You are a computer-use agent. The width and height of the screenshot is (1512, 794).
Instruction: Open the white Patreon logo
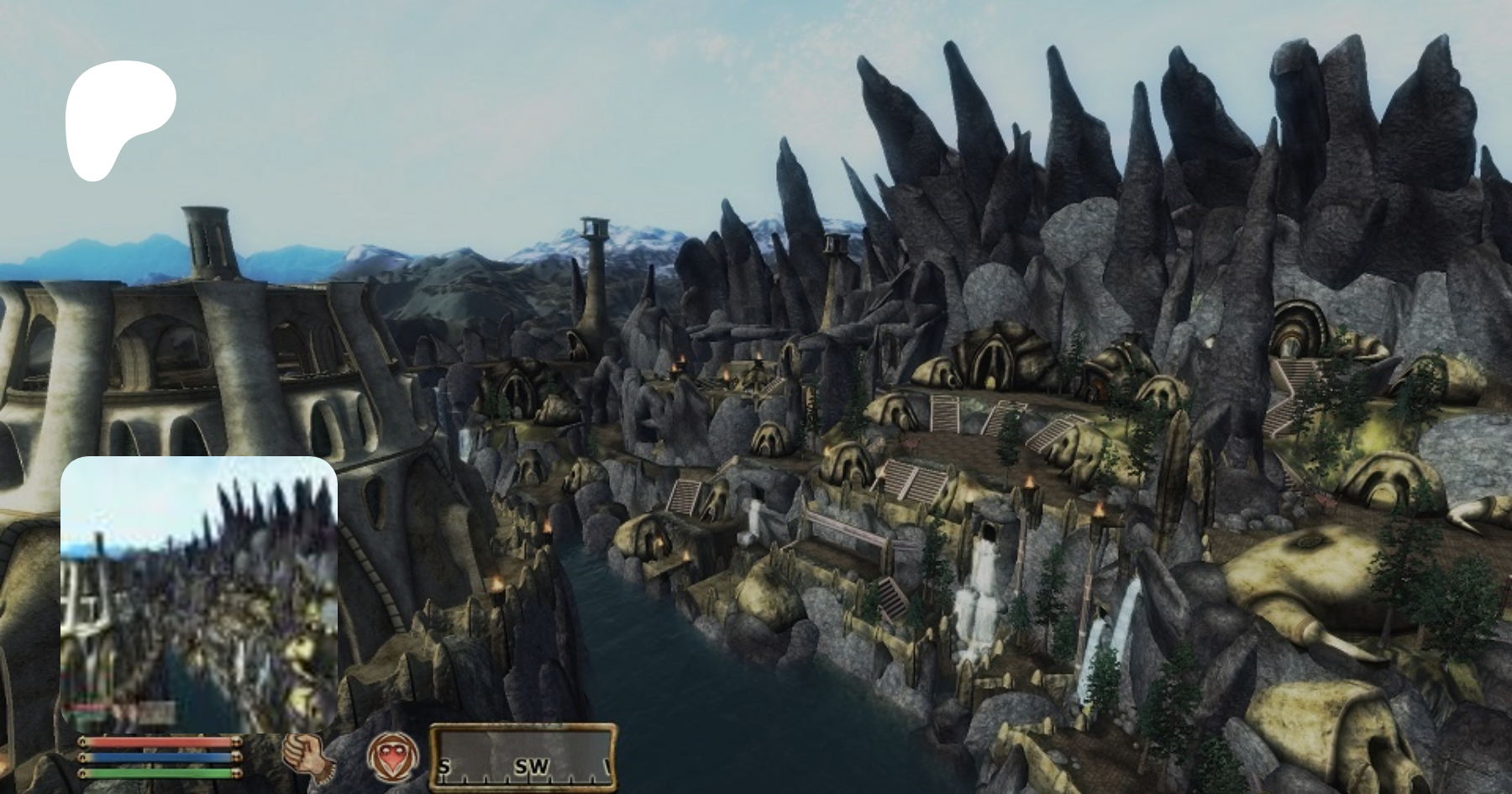[118, 118]
